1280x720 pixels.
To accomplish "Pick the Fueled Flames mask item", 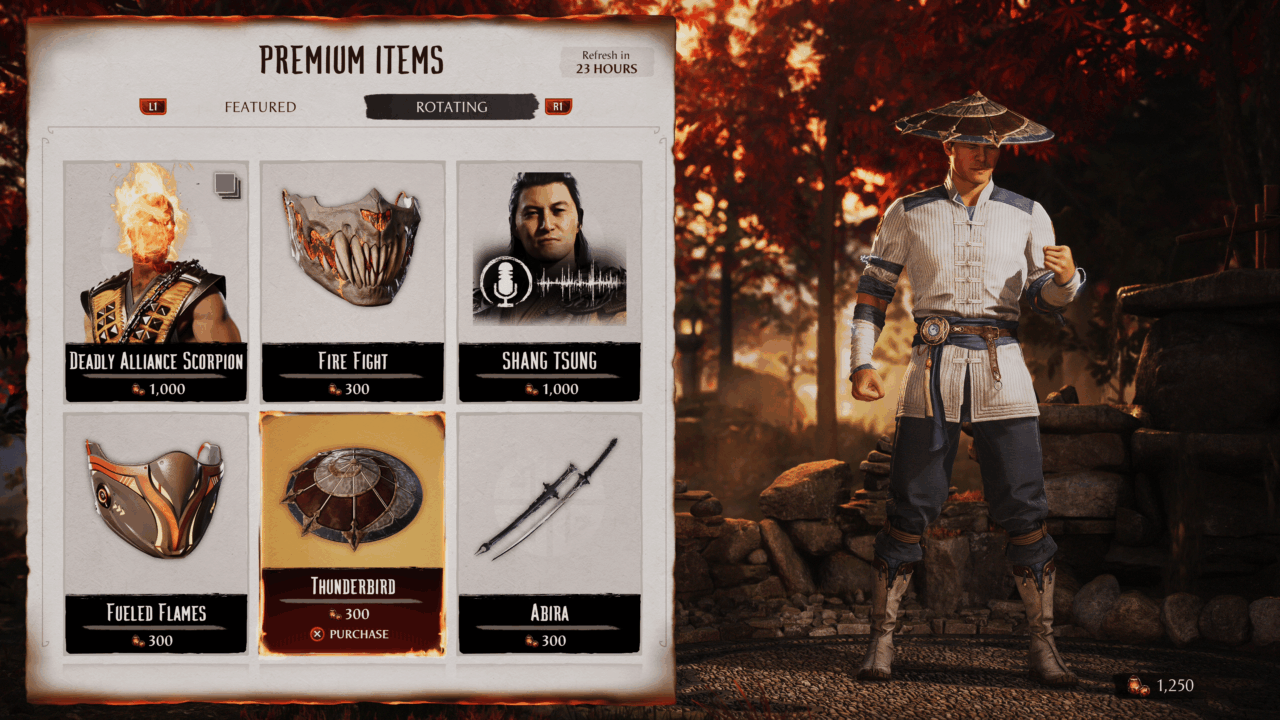I will coord(156,532).
